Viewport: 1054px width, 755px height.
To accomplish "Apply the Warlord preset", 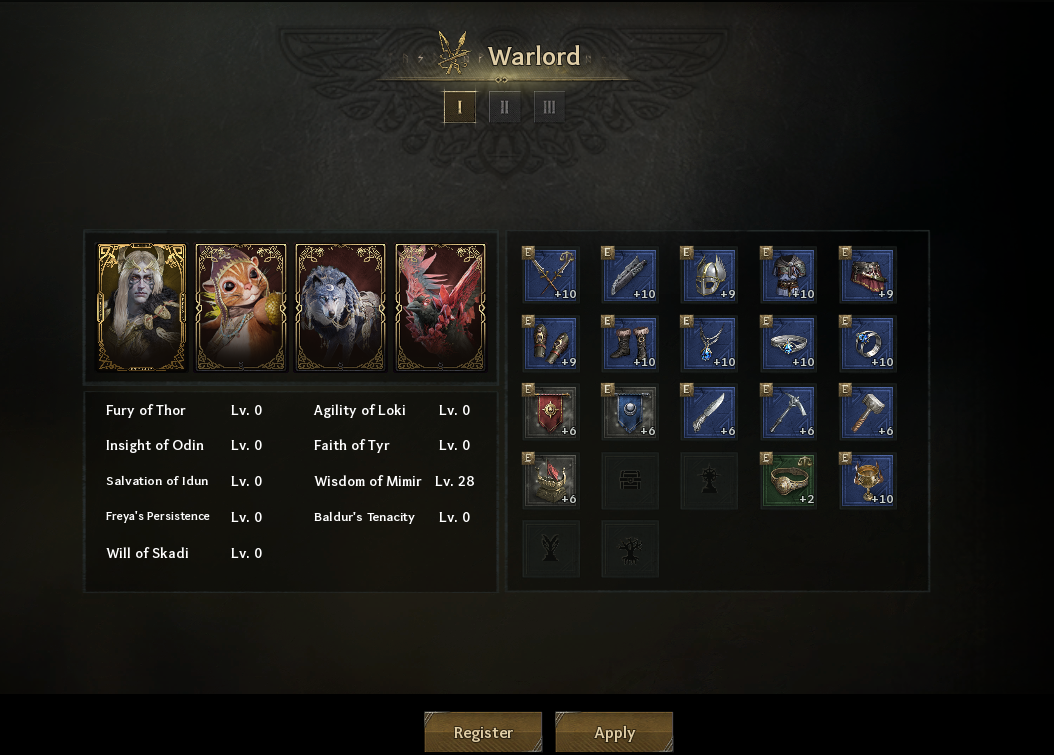I will [x=614, y=732].
